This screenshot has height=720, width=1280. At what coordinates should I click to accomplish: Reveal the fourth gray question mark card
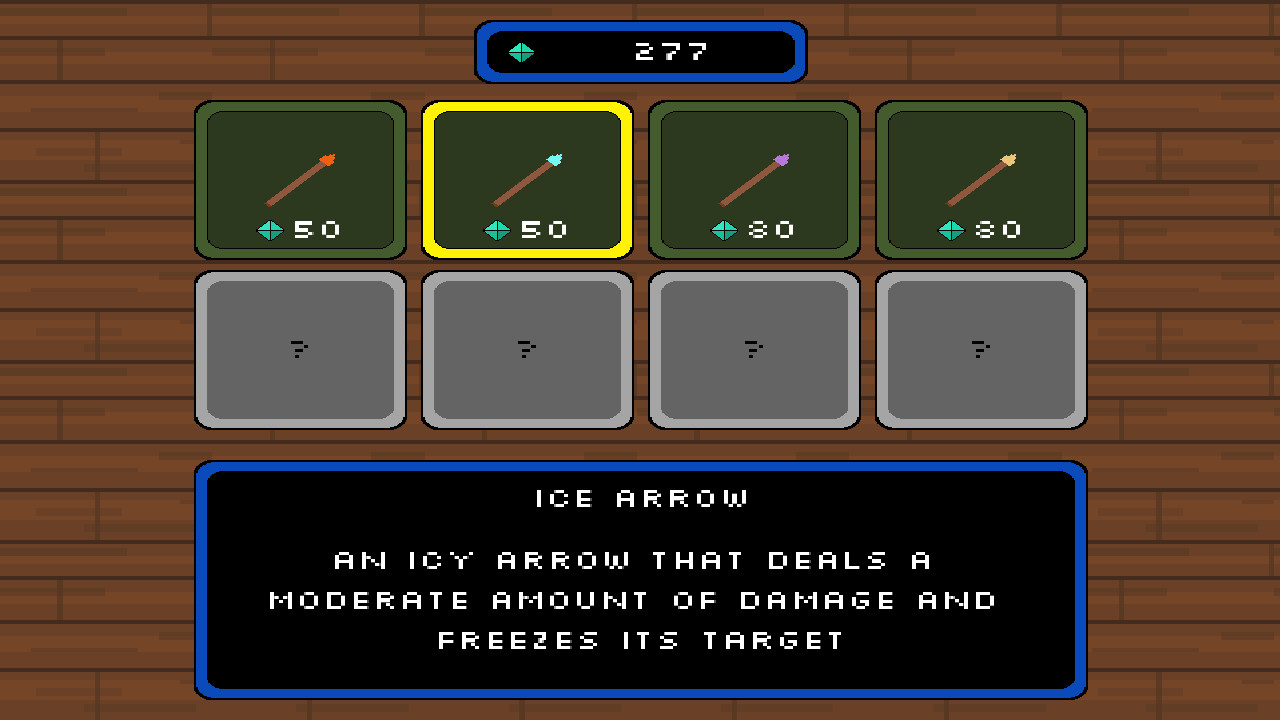coord(981,349)
